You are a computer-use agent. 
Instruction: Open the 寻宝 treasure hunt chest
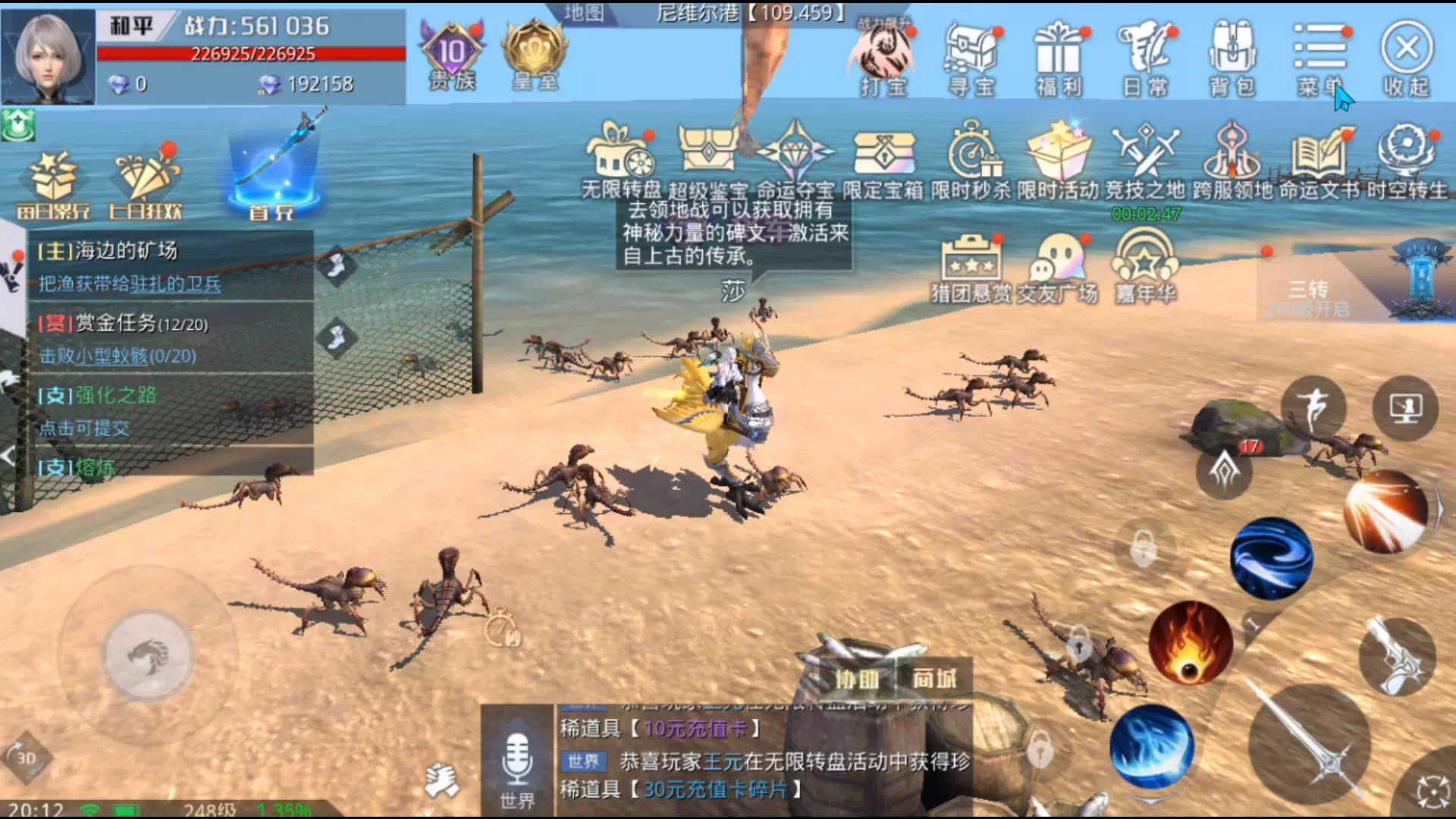[971, 58]
